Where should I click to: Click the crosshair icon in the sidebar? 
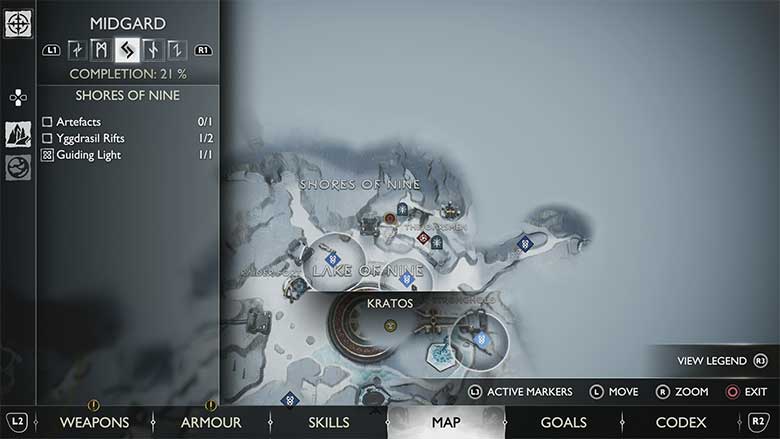point(18,23)
